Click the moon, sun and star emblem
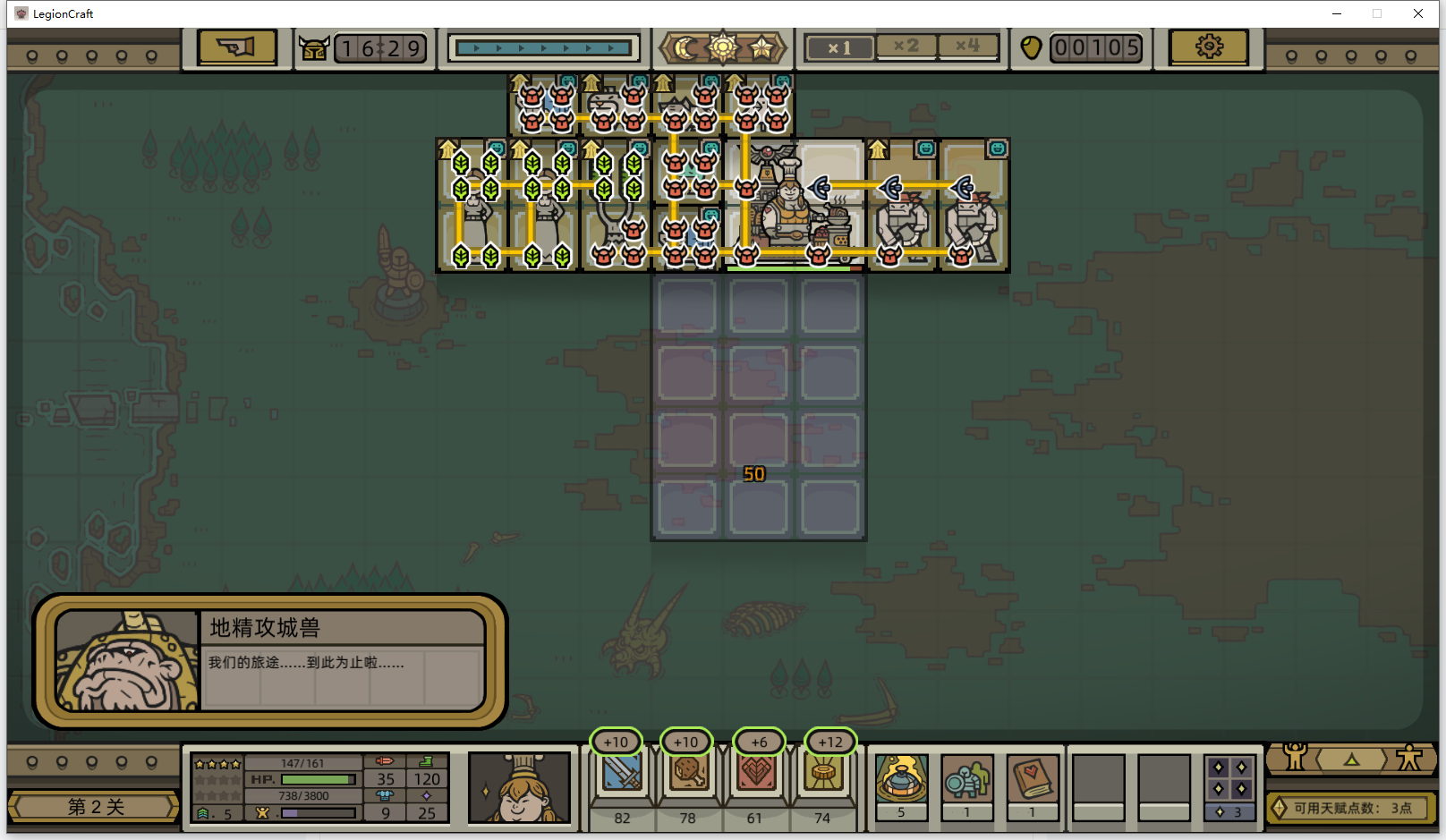Viewport: 1446px width, 840px height. [x=723, y=47]
